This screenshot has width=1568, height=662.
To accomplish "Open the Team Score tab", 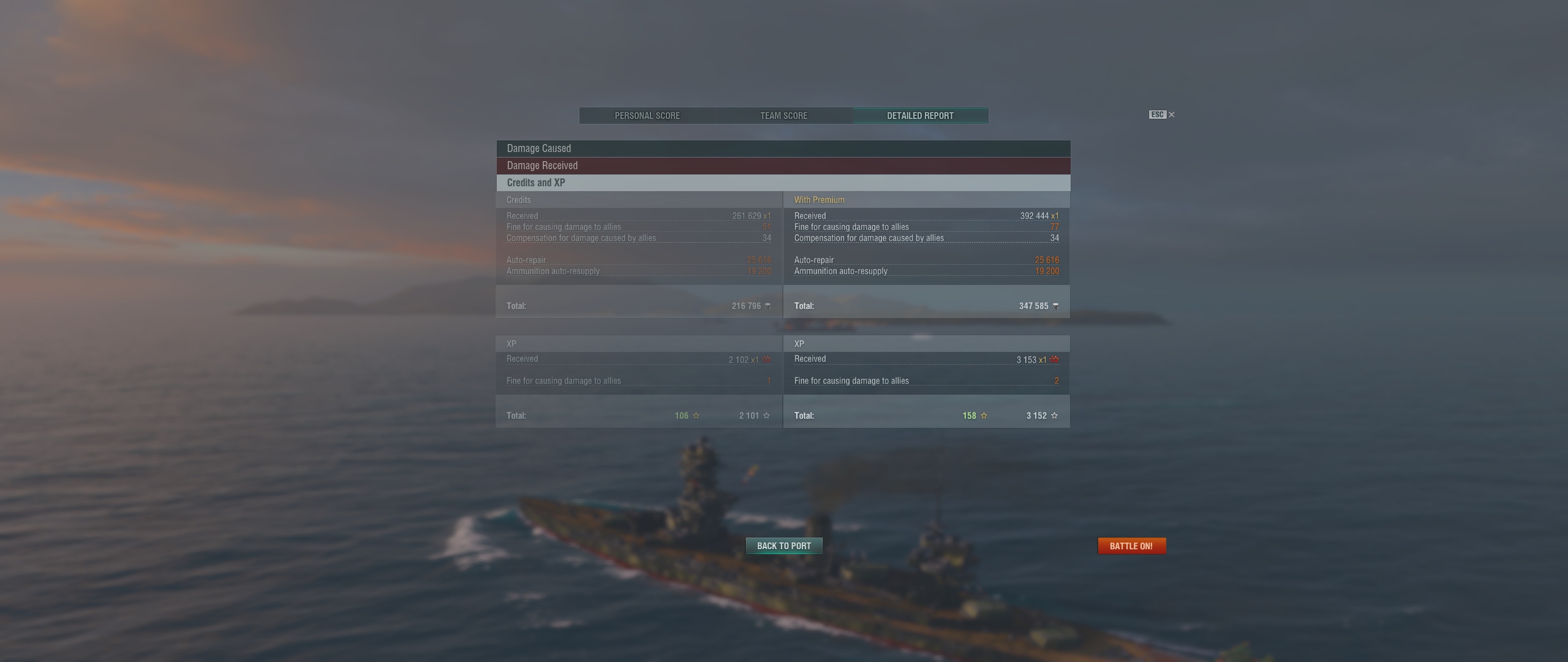I will (x=783, y=116).
